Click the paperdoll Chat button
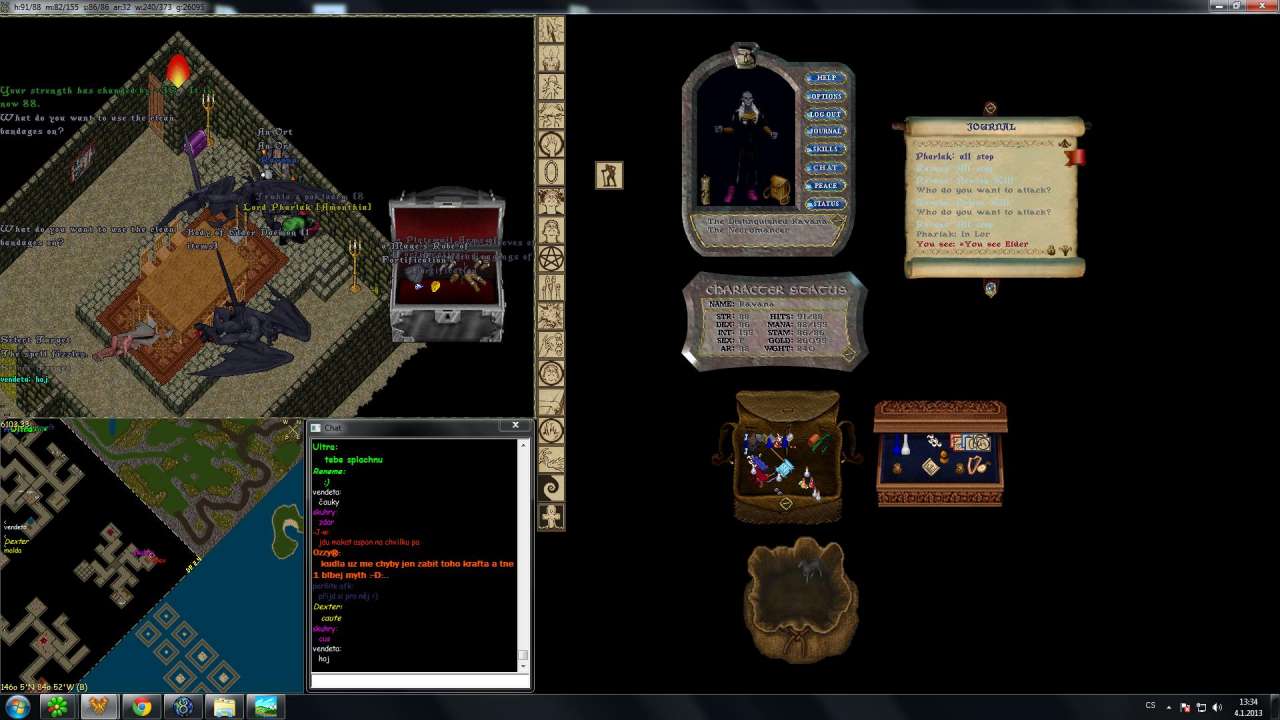The width and height of the screenshot is (1280, 720). point(825,167)
